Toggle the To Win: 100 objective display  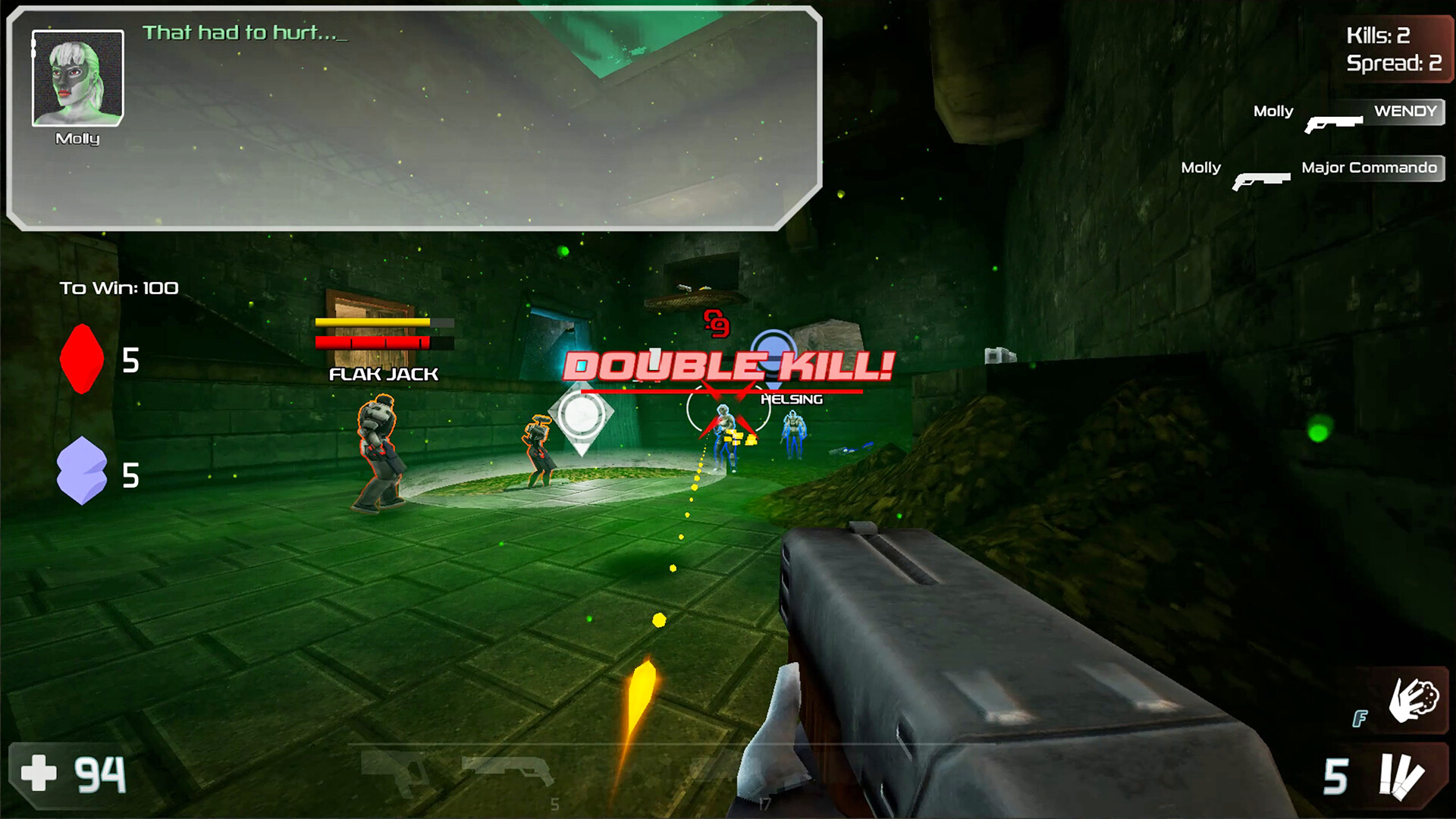[x=118, y=287]
